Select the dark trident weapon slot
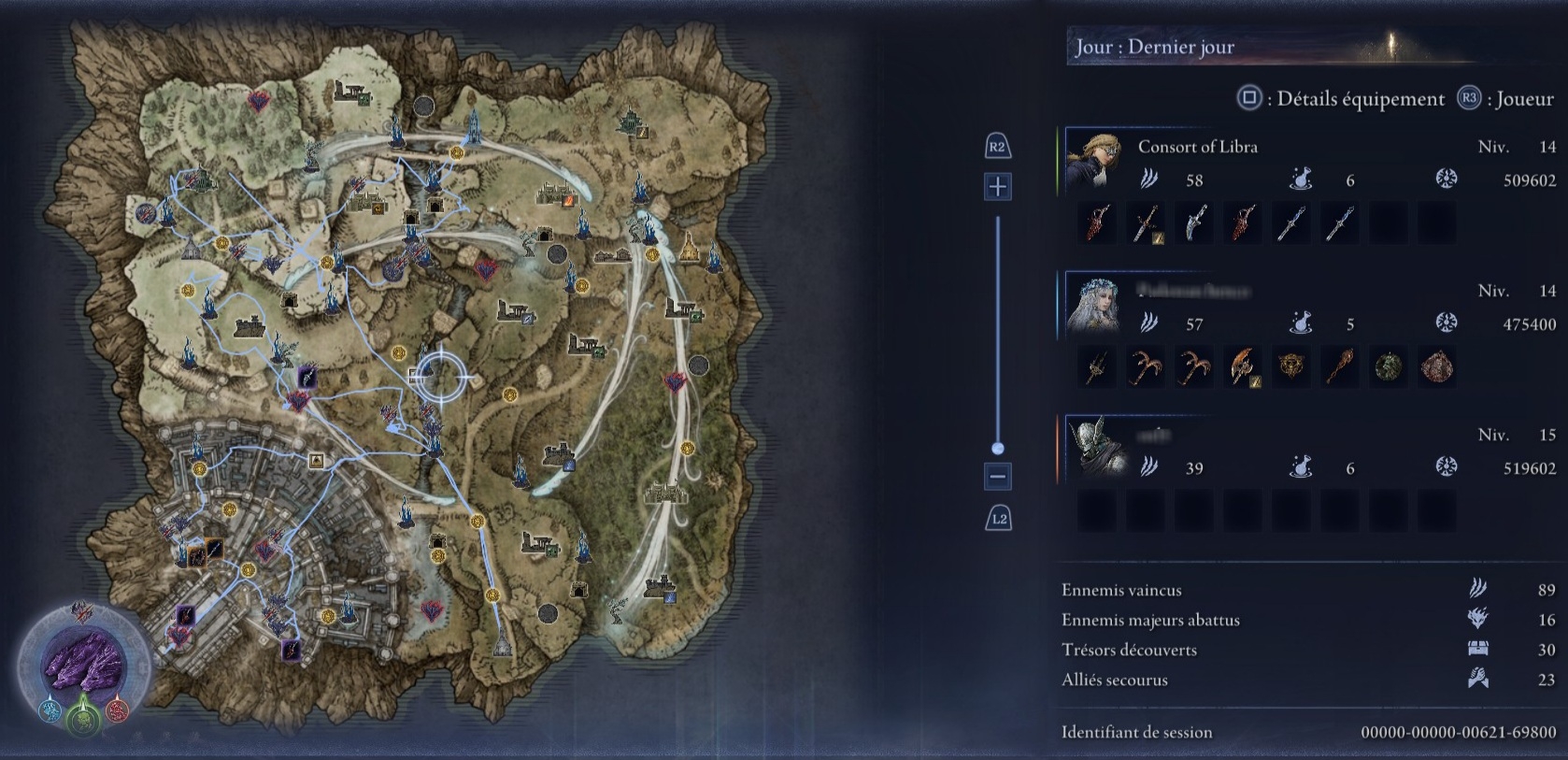Image resolution: width=1568 pixels, height=760 pixels. 1097,367
